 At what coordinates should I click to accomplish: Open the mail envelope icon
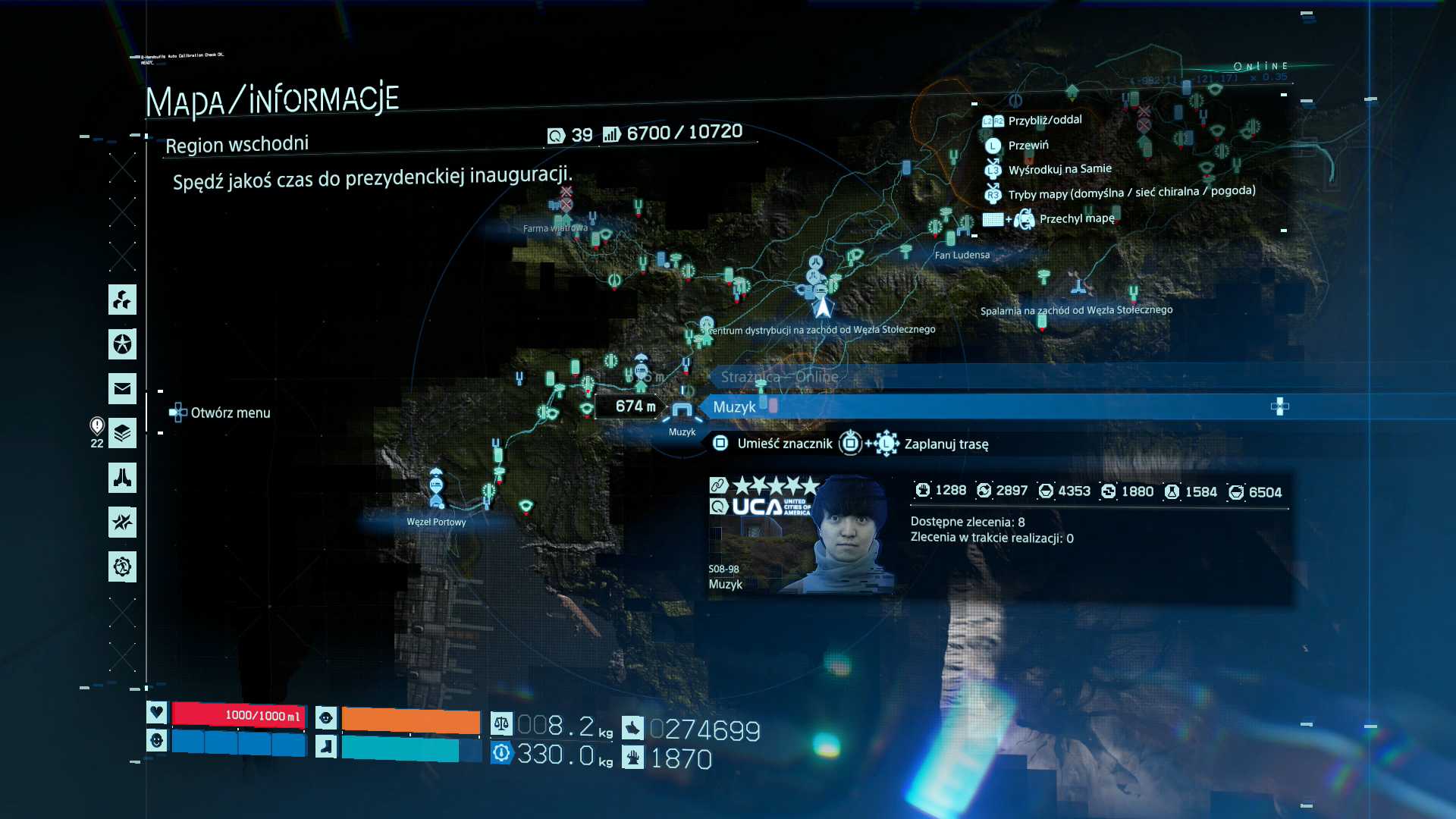(x=122, y=389)
